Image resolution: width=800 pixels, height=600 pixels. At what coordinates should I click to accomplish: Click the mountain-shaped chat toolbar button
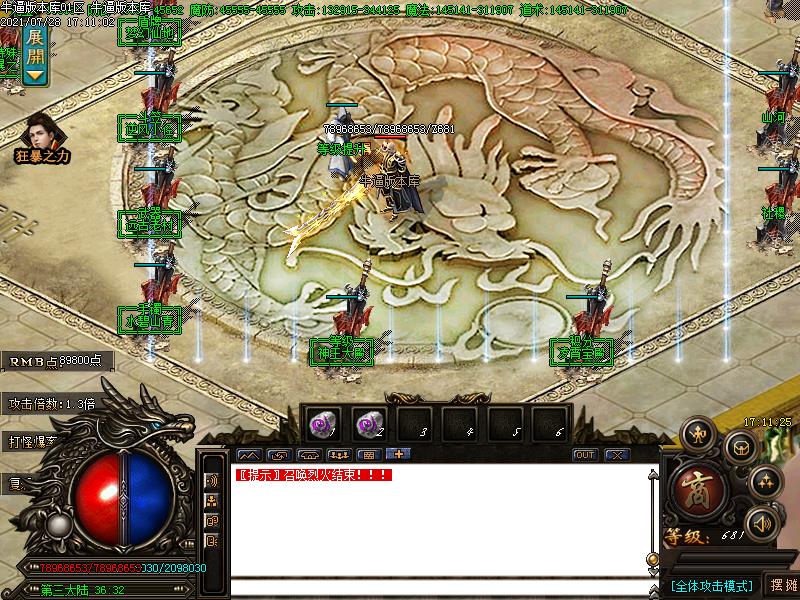247,455
